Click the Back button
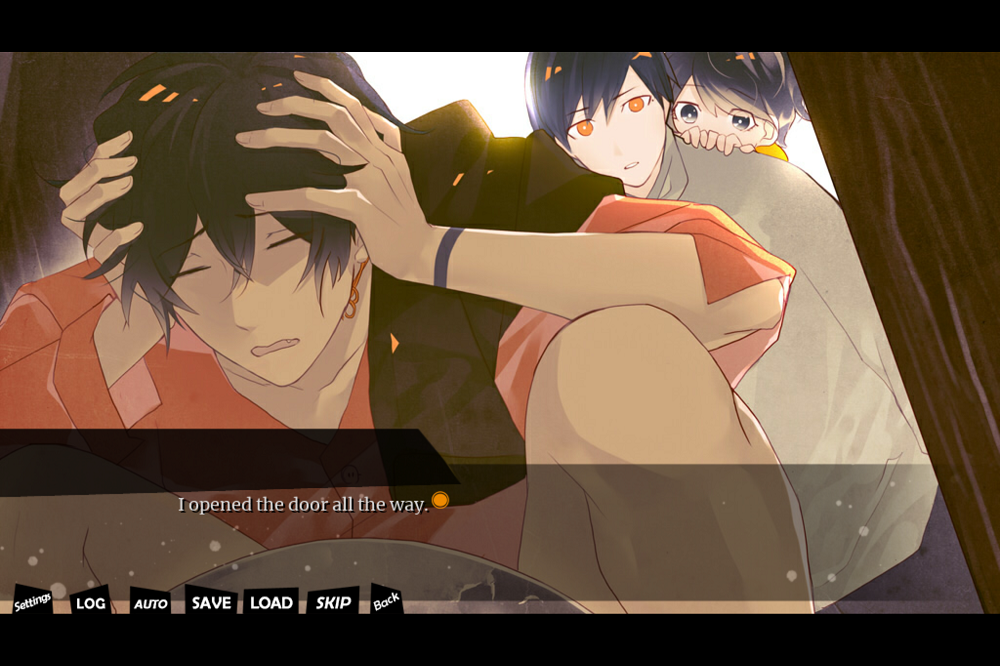The height and width of the screenshot is (666, 1000). tap(386, 600)
